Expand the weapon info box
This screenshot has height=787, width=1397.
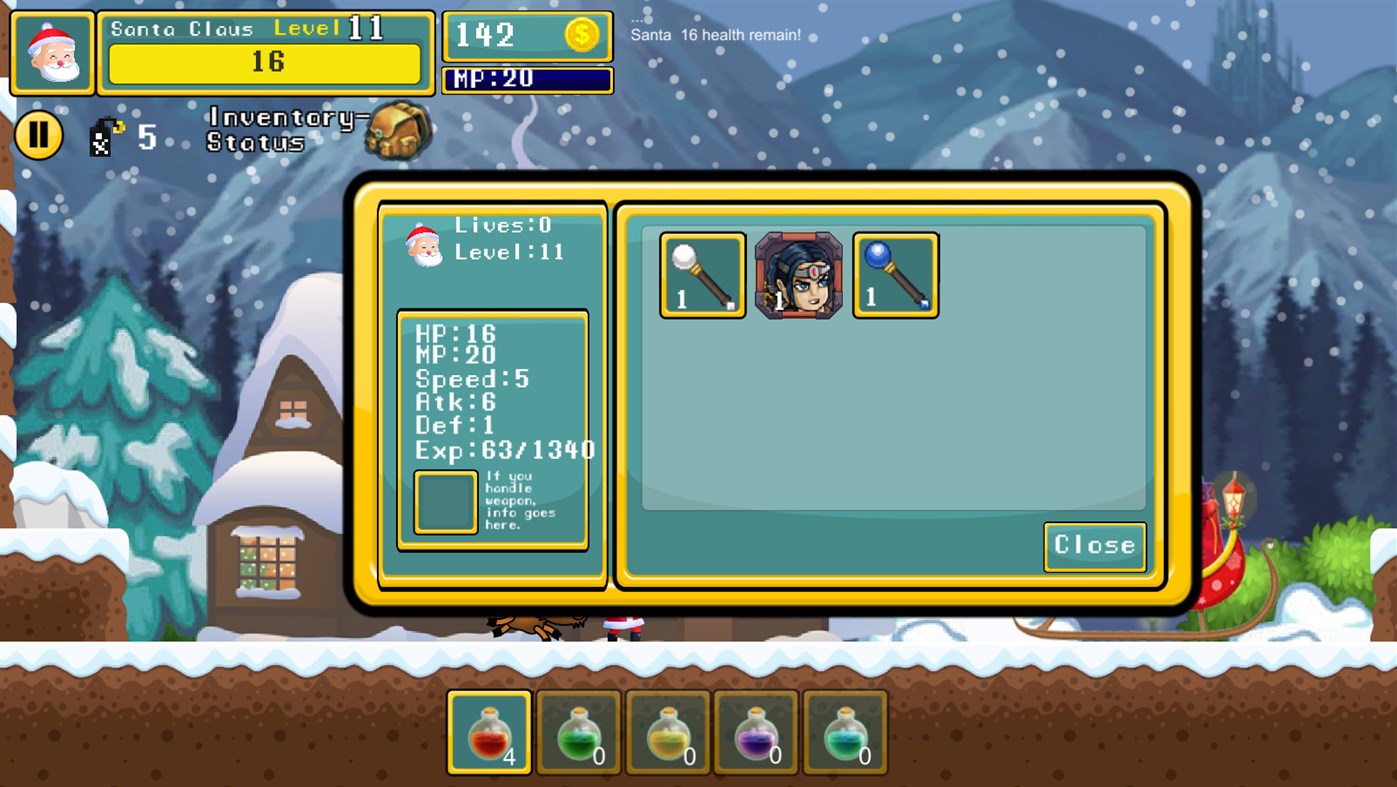coord(444,502)
